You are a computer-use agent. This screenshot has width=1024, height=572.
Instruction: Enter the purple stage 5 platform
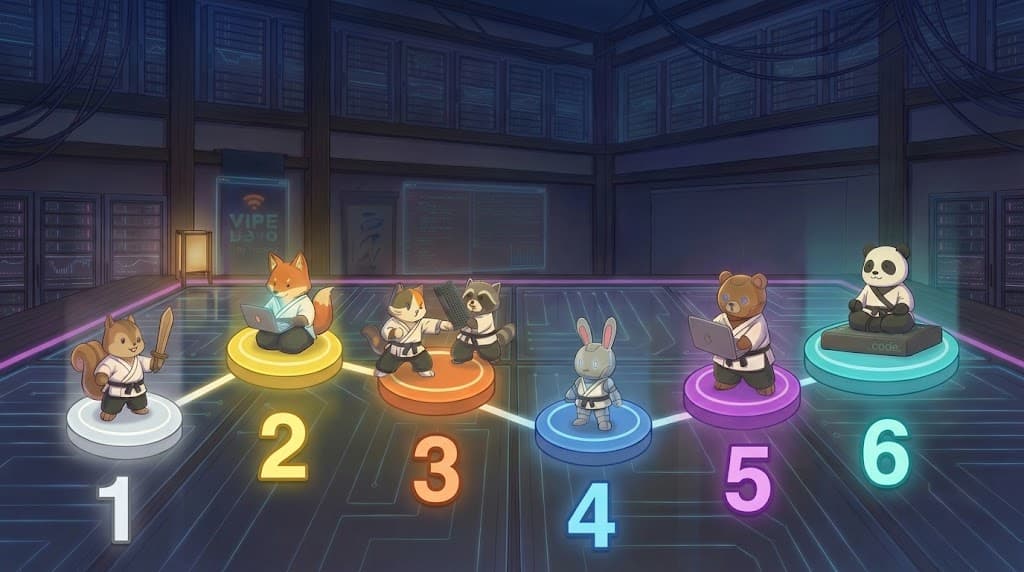[741, 400]
